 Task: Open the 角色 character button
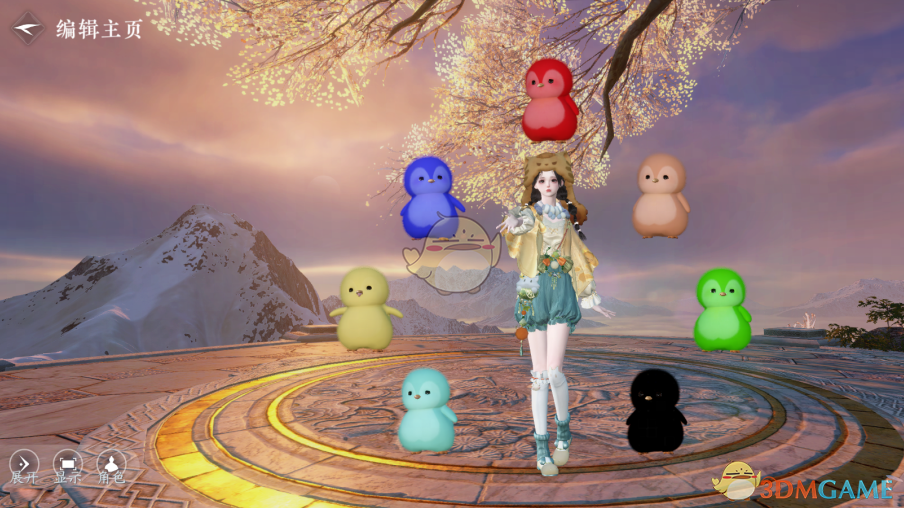tap(111, 464)
